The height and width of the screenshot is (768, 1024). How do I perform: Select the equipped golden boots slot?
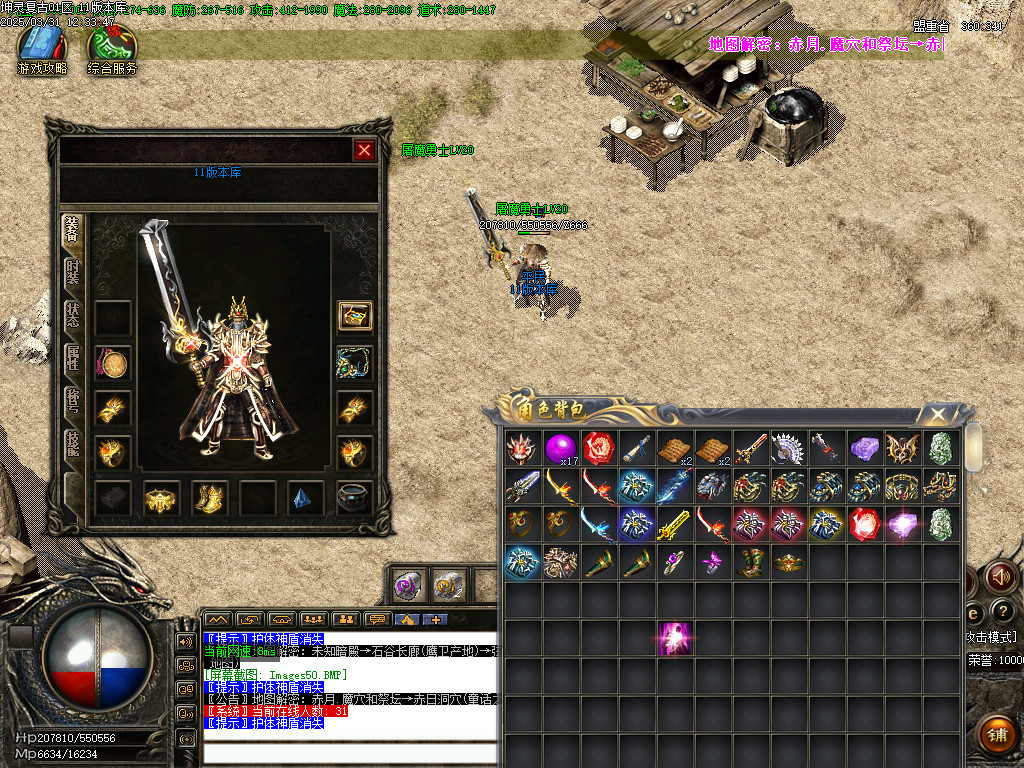[209, 497]
